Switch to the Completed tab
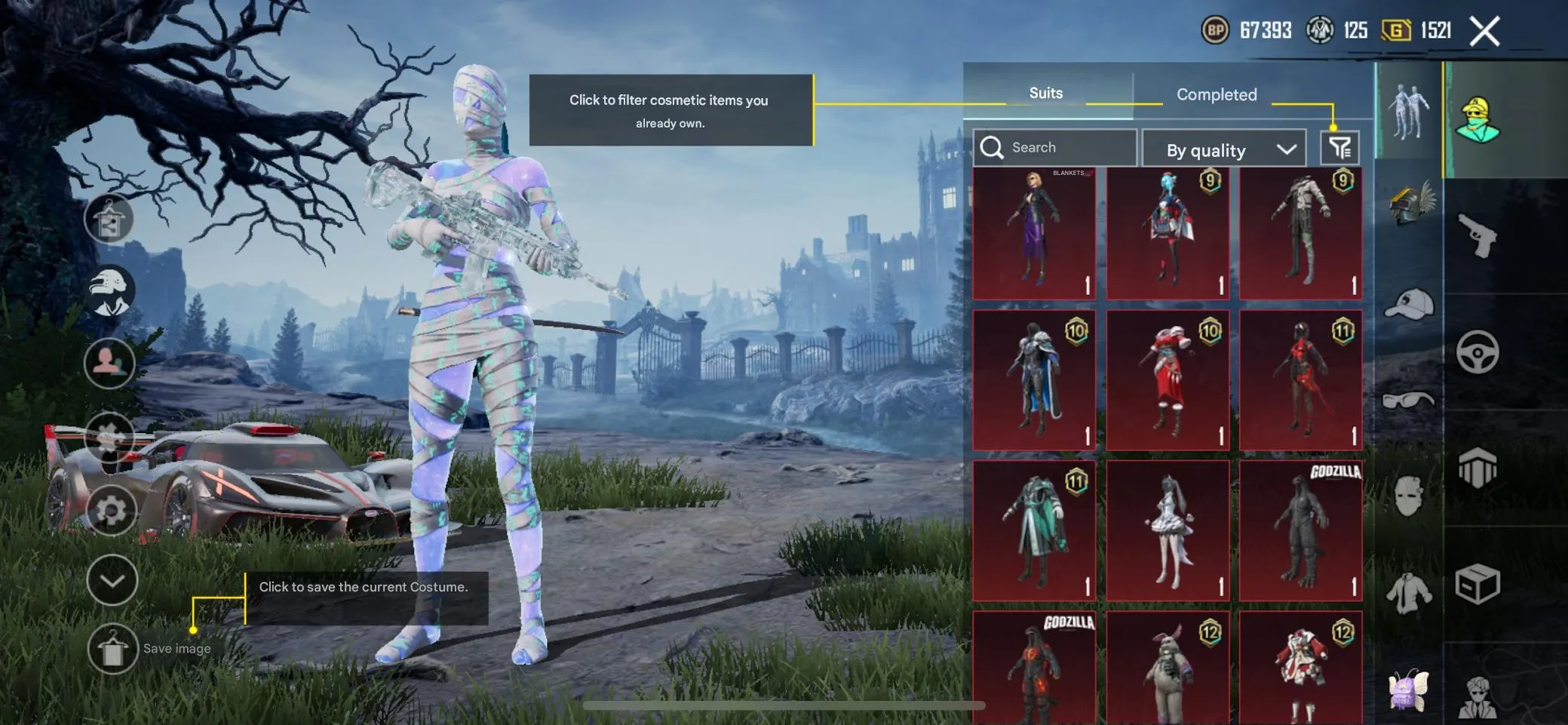The image size is (1568, 725). [1216, 94]
